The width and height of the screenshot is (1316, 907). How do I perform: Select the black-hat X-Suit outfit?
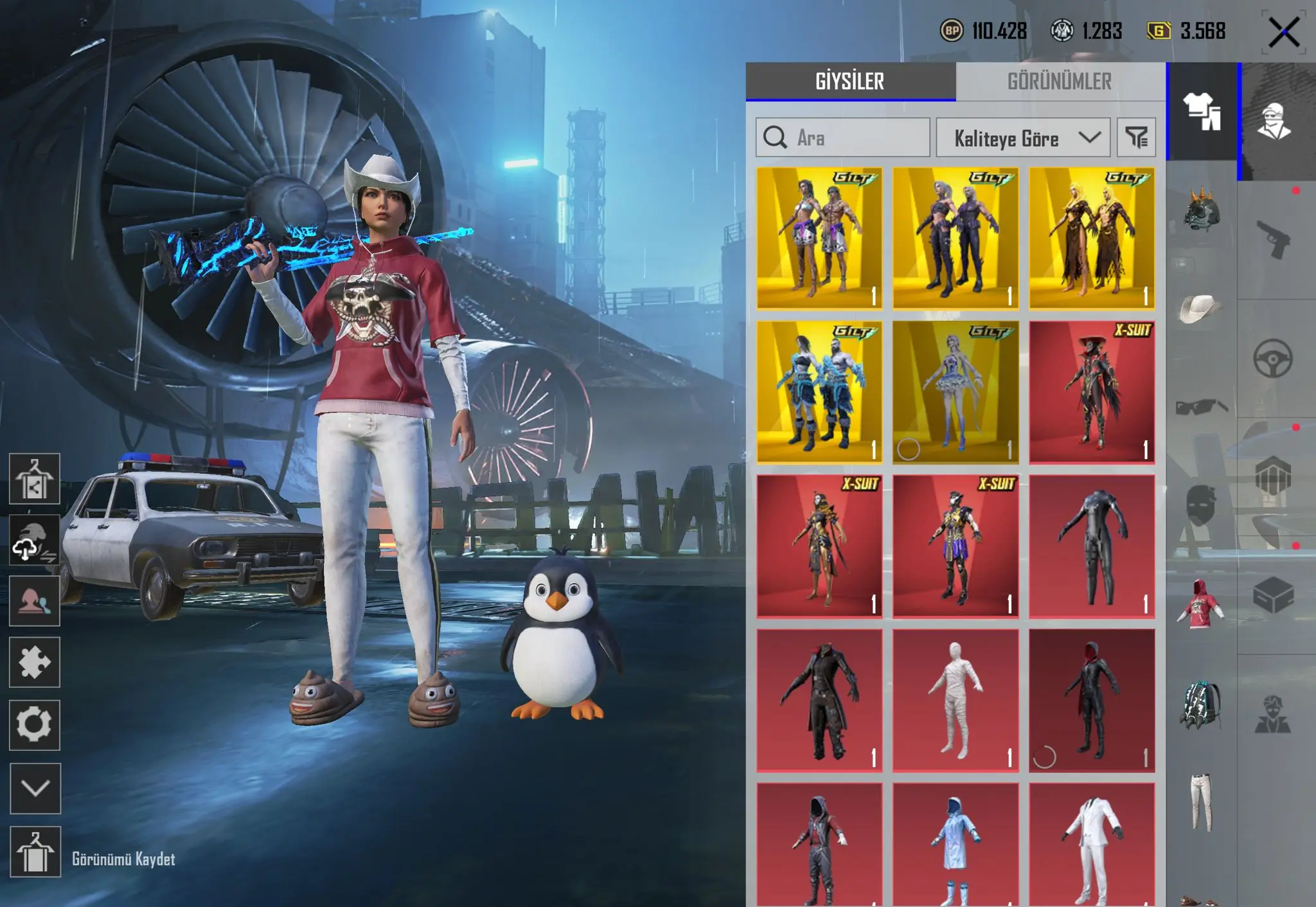pos(1091,392)
